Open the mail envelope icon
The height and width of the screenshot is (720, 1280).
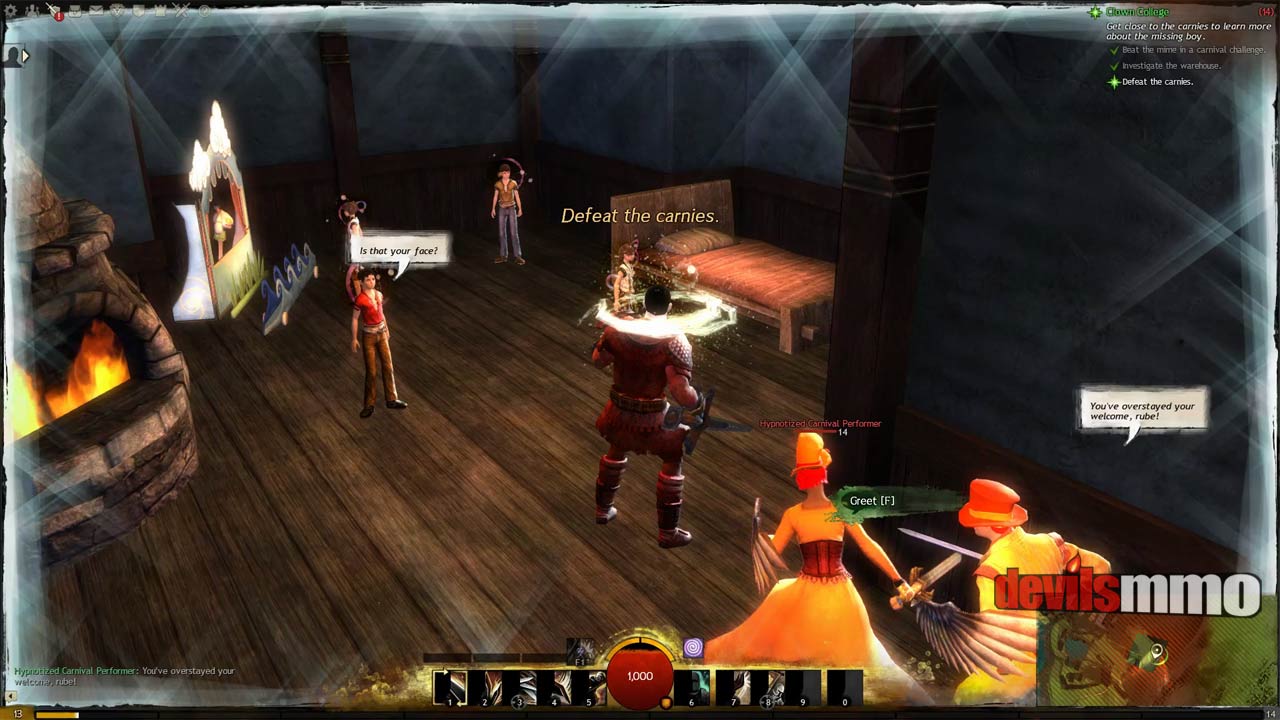tap(96, 11)
